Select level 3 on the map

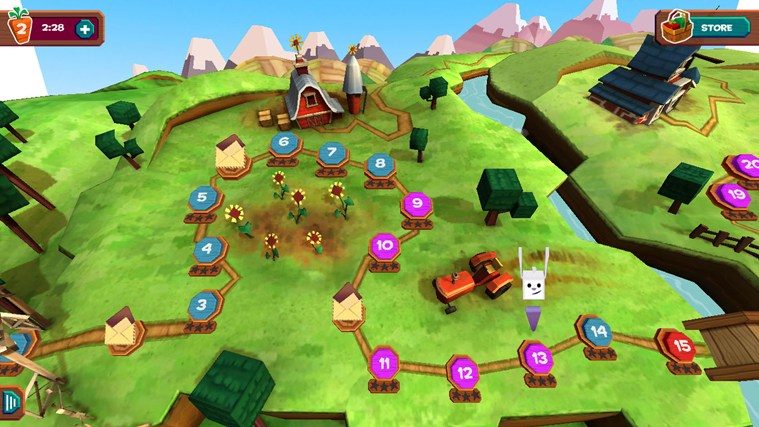[203, 304]
